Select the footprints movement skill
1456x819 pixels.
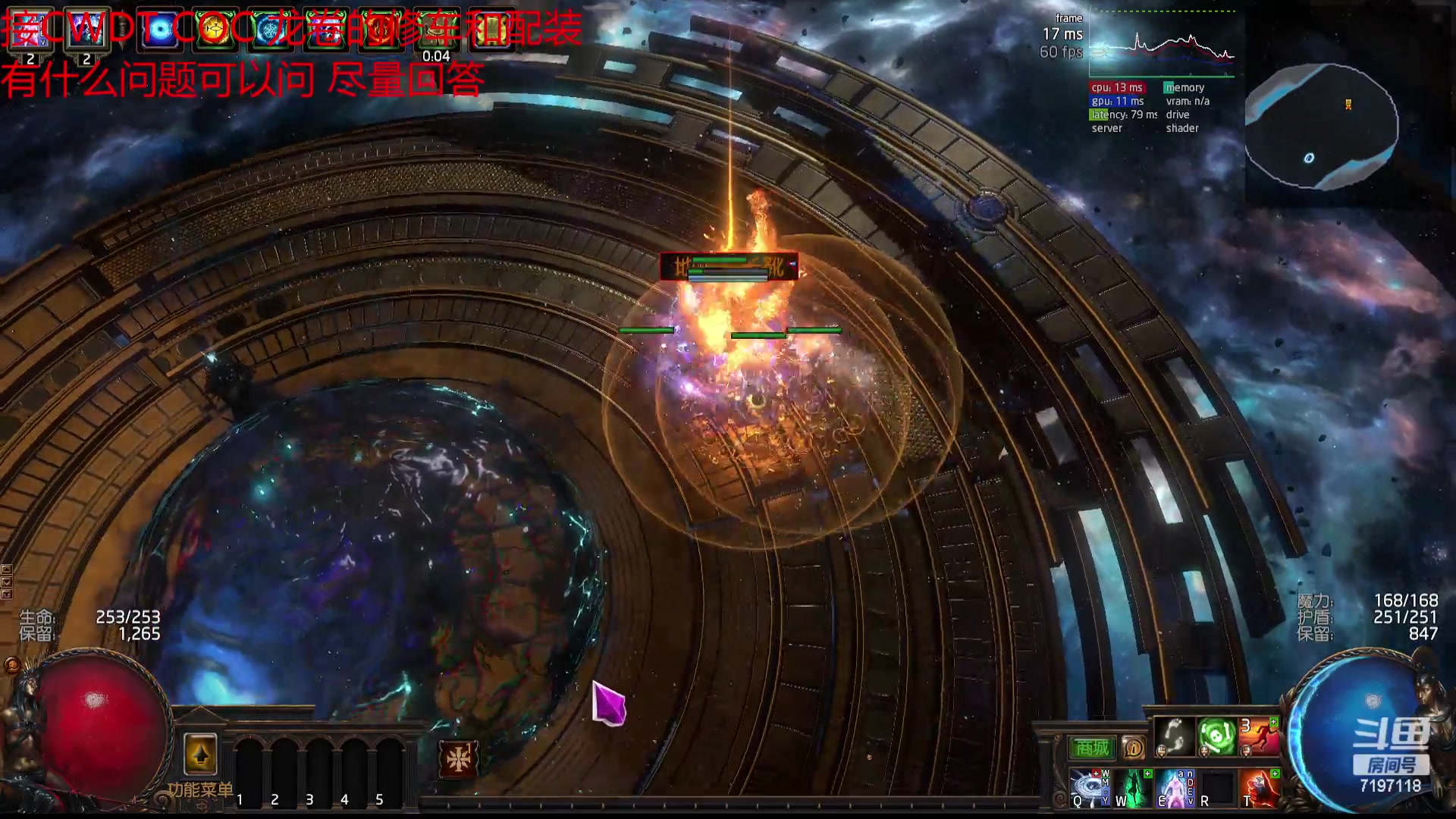[x=1174, y=736]
